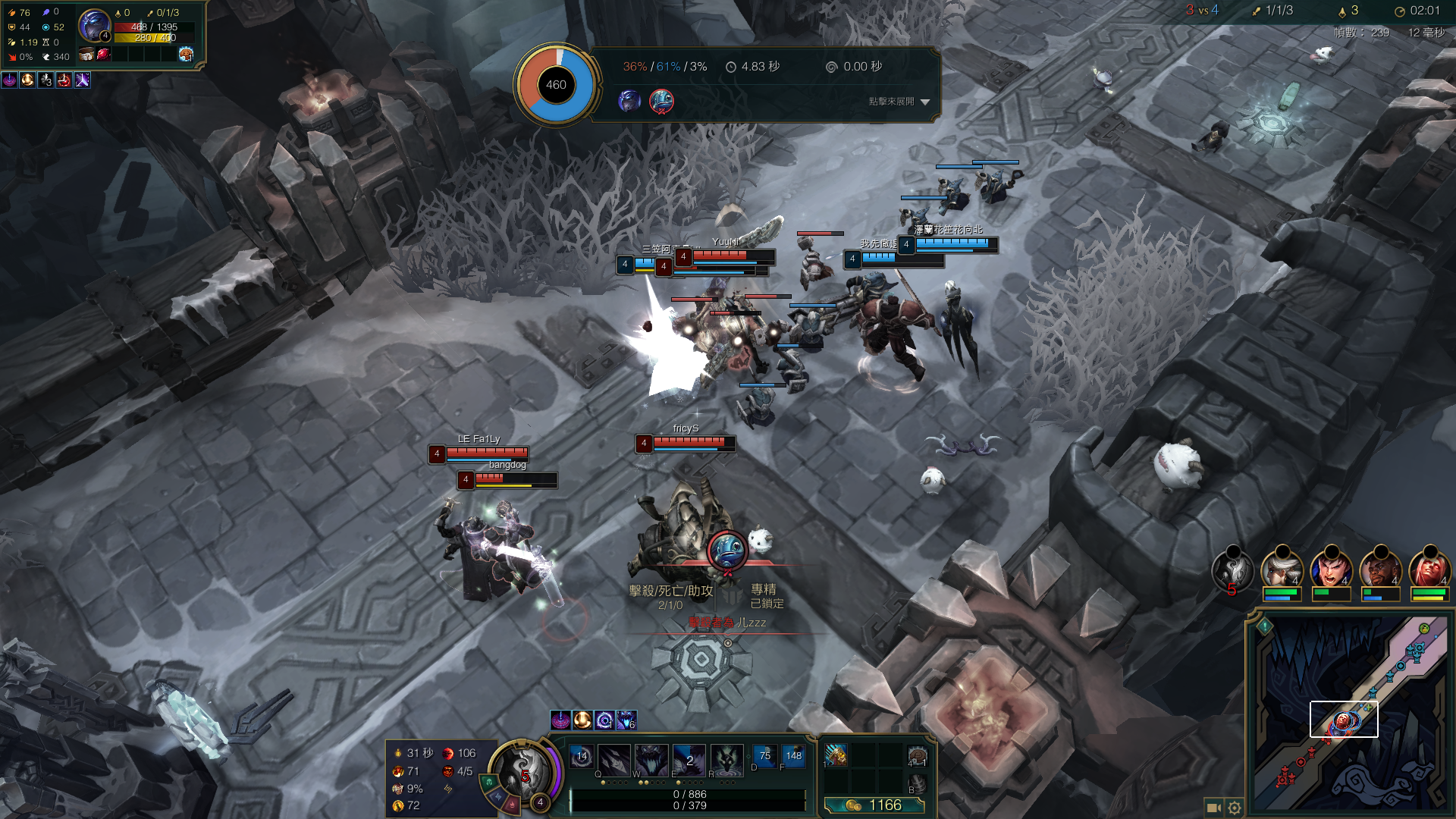
Task: Select Camille's teammate portrait
Action: (x=1282, y=569)
